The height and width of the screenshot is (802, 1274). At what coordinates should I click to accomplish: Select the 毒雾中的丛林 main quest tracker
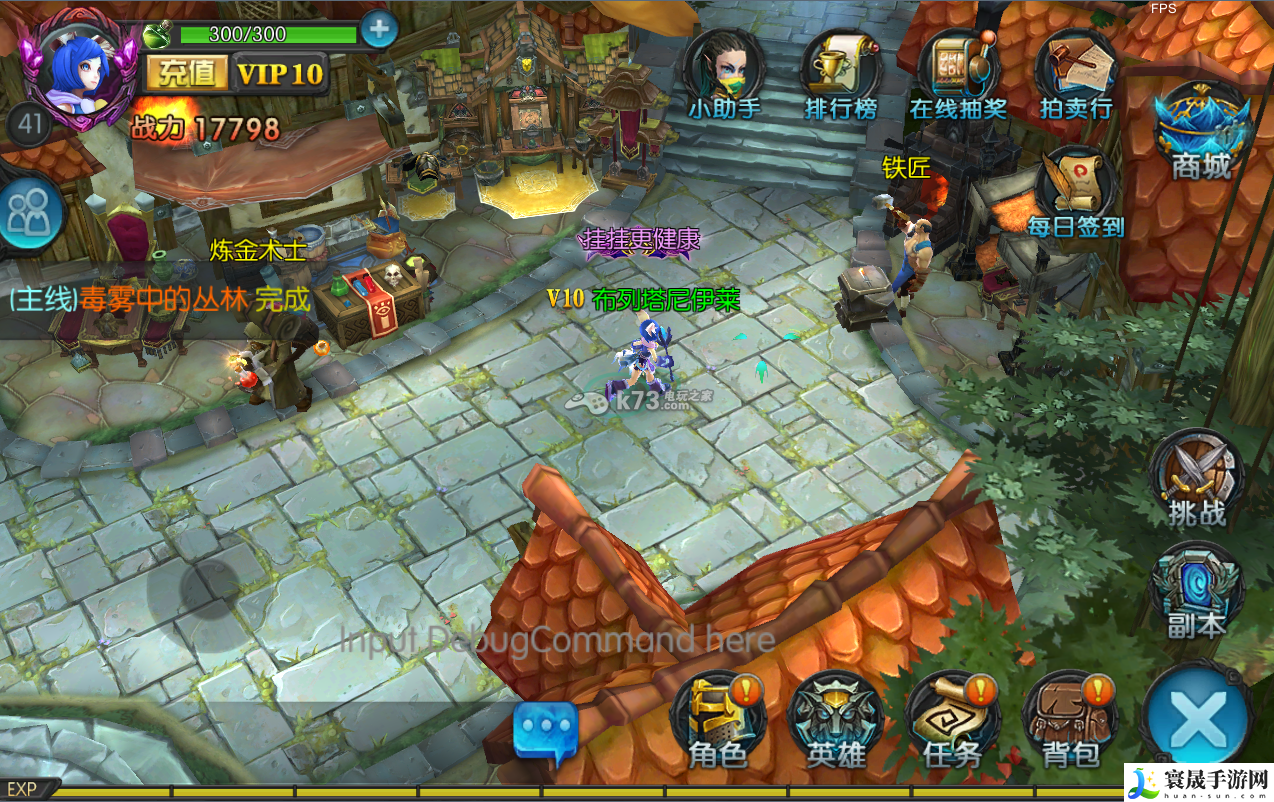[x=160, y=298]
